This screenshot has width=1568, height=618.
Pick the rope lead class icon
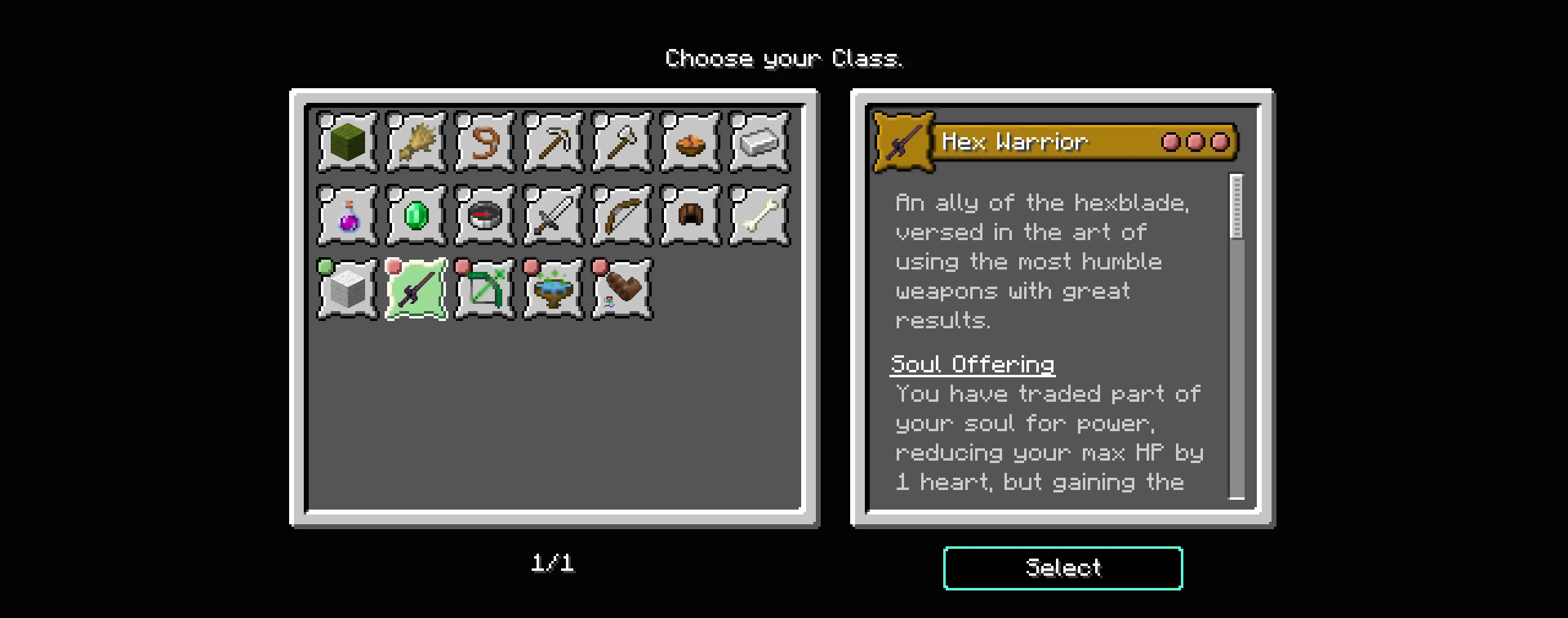point(484,142)
